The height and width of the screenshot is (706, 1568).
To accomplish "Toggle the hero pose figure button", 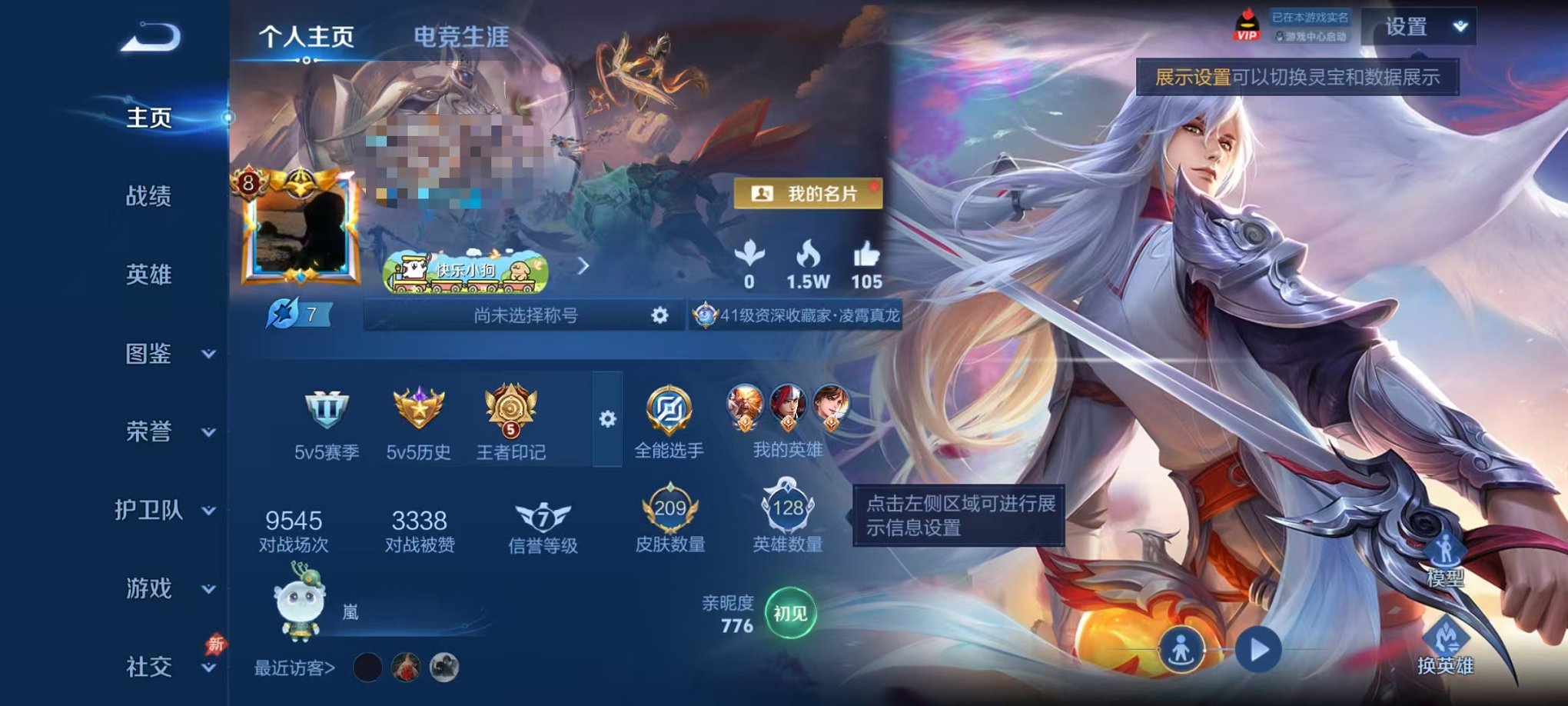I will pyautogui.click(x=1184, y=648).
